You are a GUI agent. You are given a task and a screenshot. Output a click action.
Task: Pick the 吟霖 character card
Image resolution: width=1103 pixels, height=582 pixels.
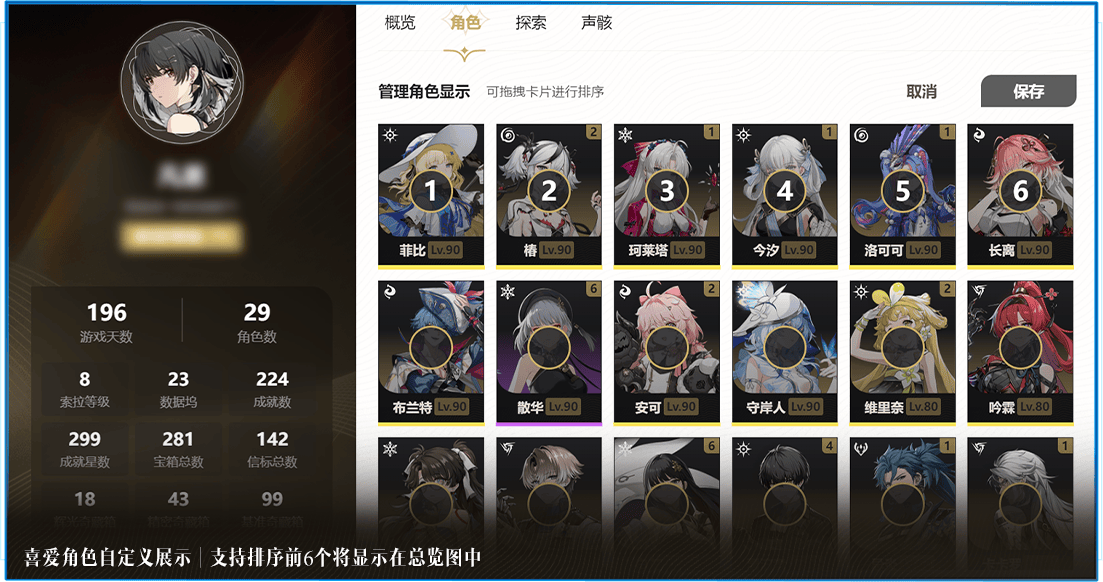pyautogui.click(x=1020, y=350)
